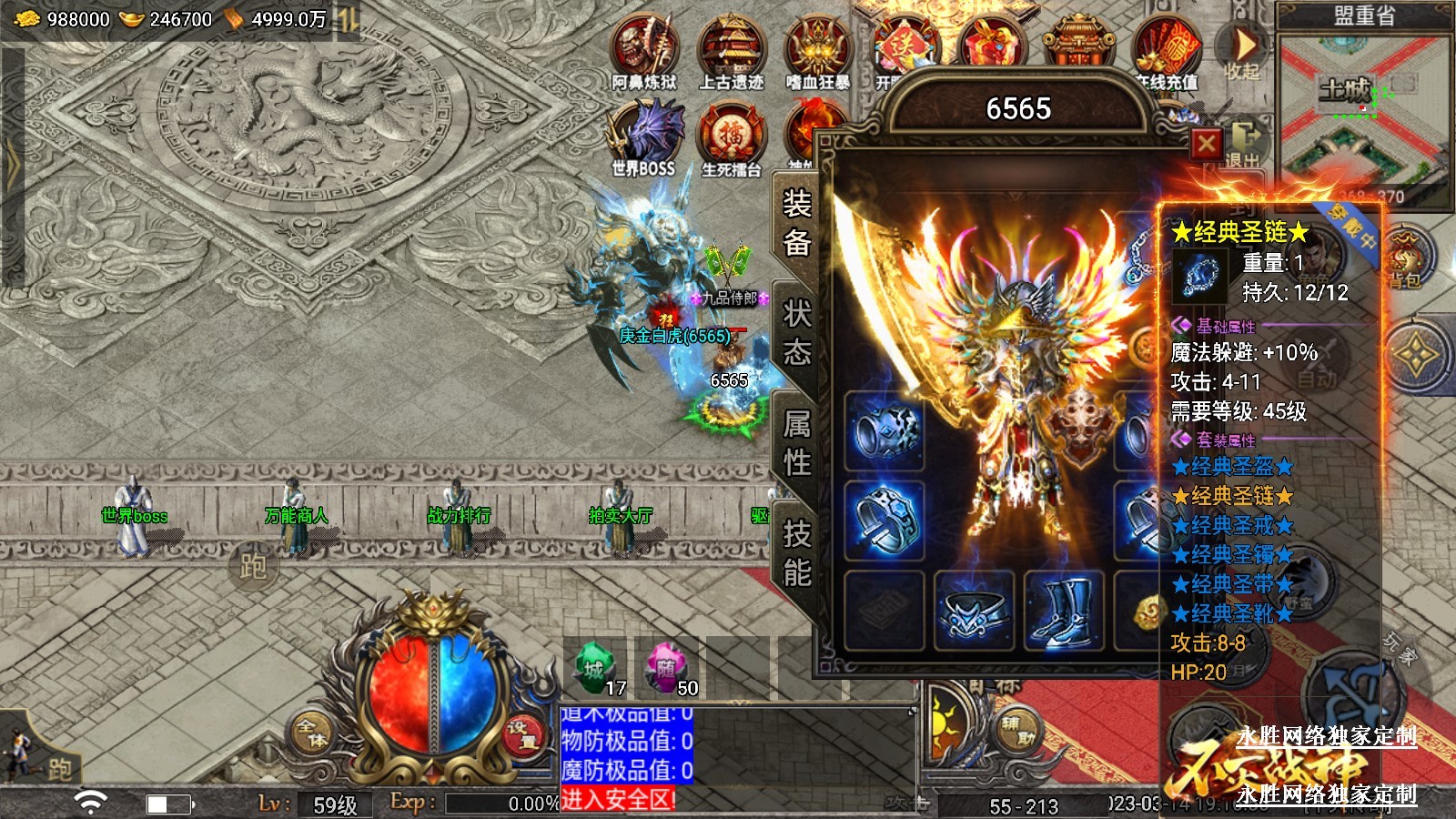This screenshot has height=819, width=1456.
Task: Select the blue boots equipment slot
Action: [x=1063, y=610]
